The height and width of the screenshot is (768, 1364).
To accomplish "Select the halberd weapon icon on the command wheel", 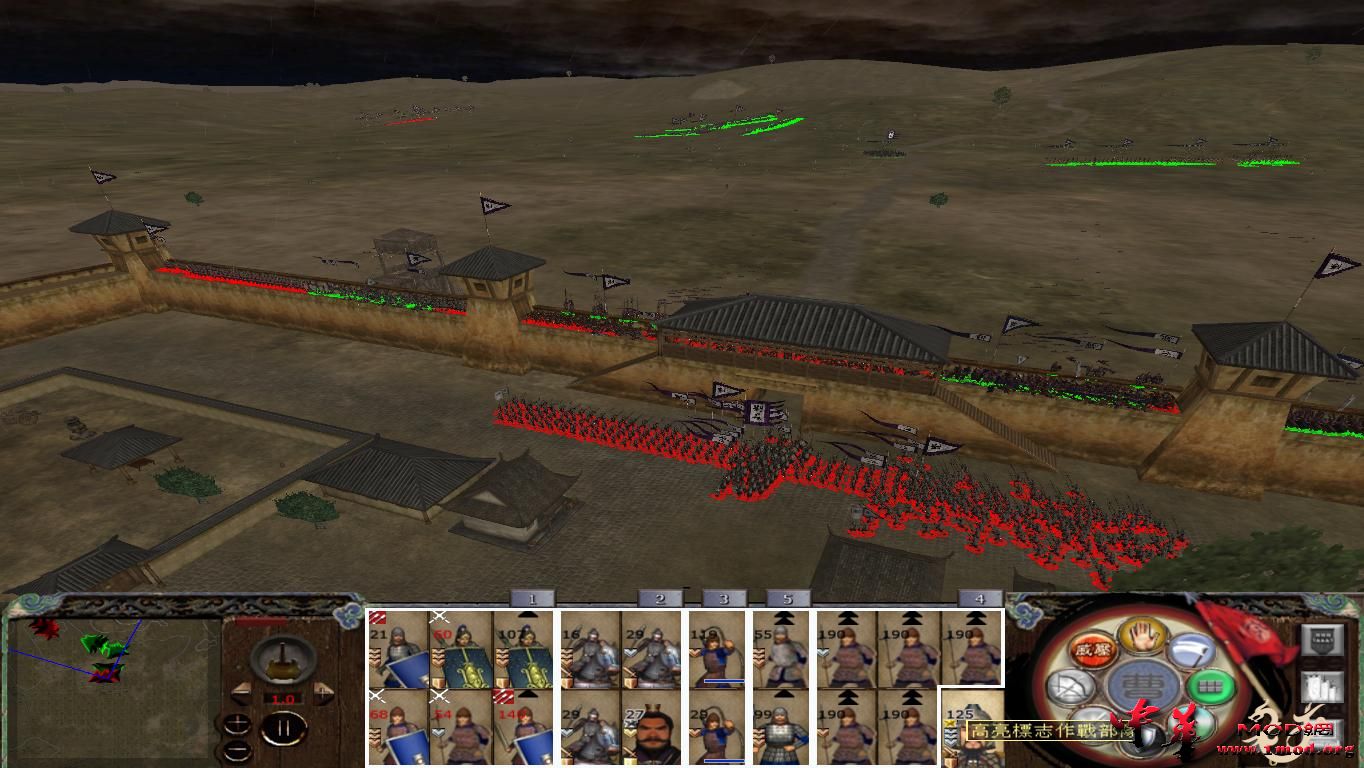I will click(1193, 651).
